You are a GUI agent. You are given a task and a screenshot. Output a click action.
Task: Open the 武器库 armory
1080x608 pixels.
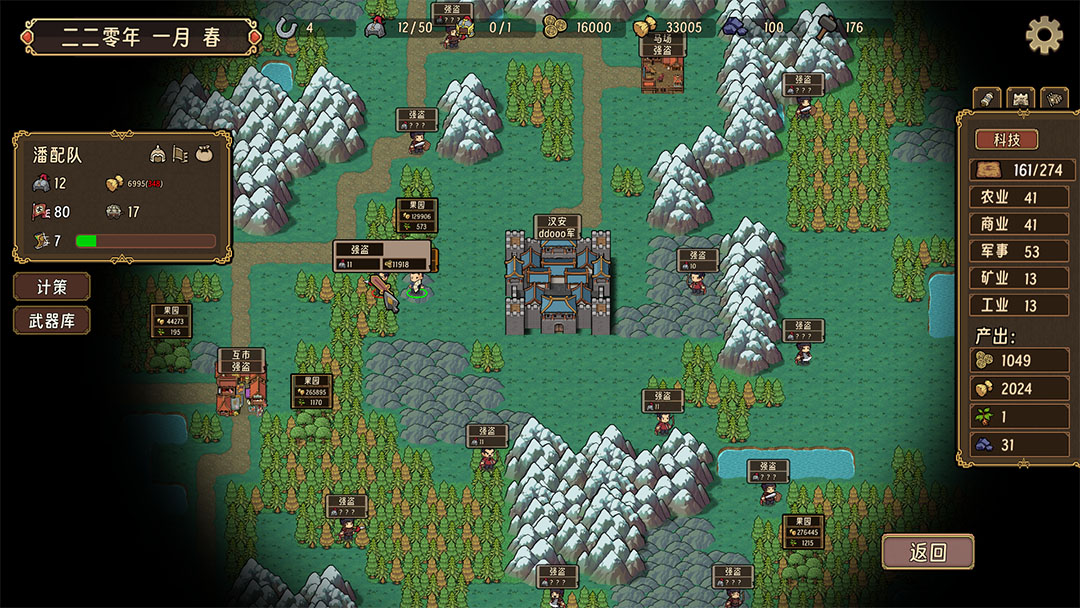pos(51,321)
